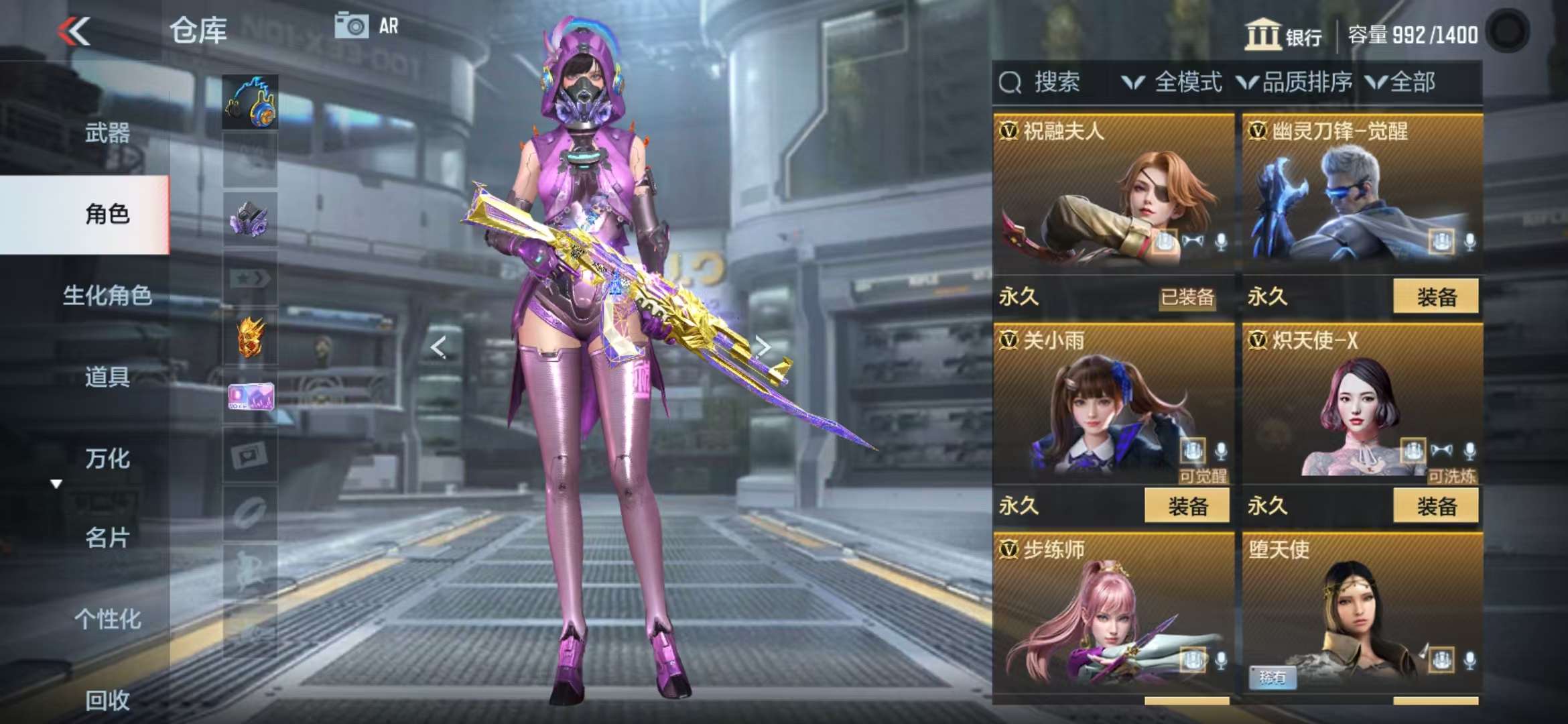
Task: Open the 名片 name card tab
Action: pos(107,538)
